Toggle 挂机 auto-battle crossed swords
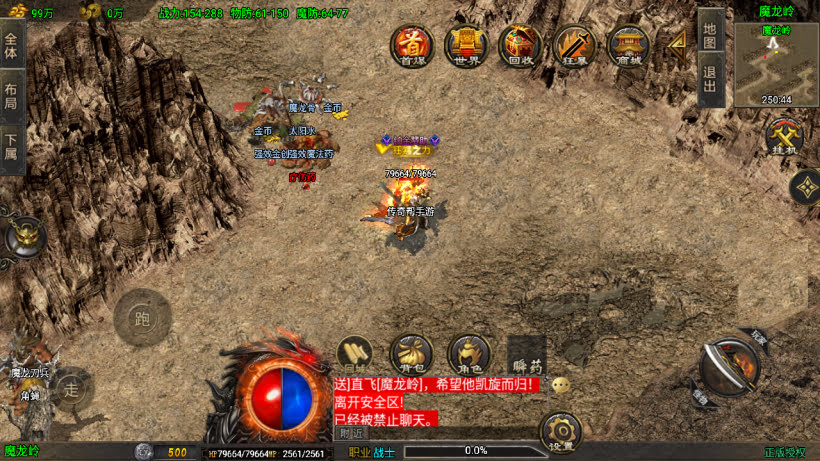 coord(783,136)
